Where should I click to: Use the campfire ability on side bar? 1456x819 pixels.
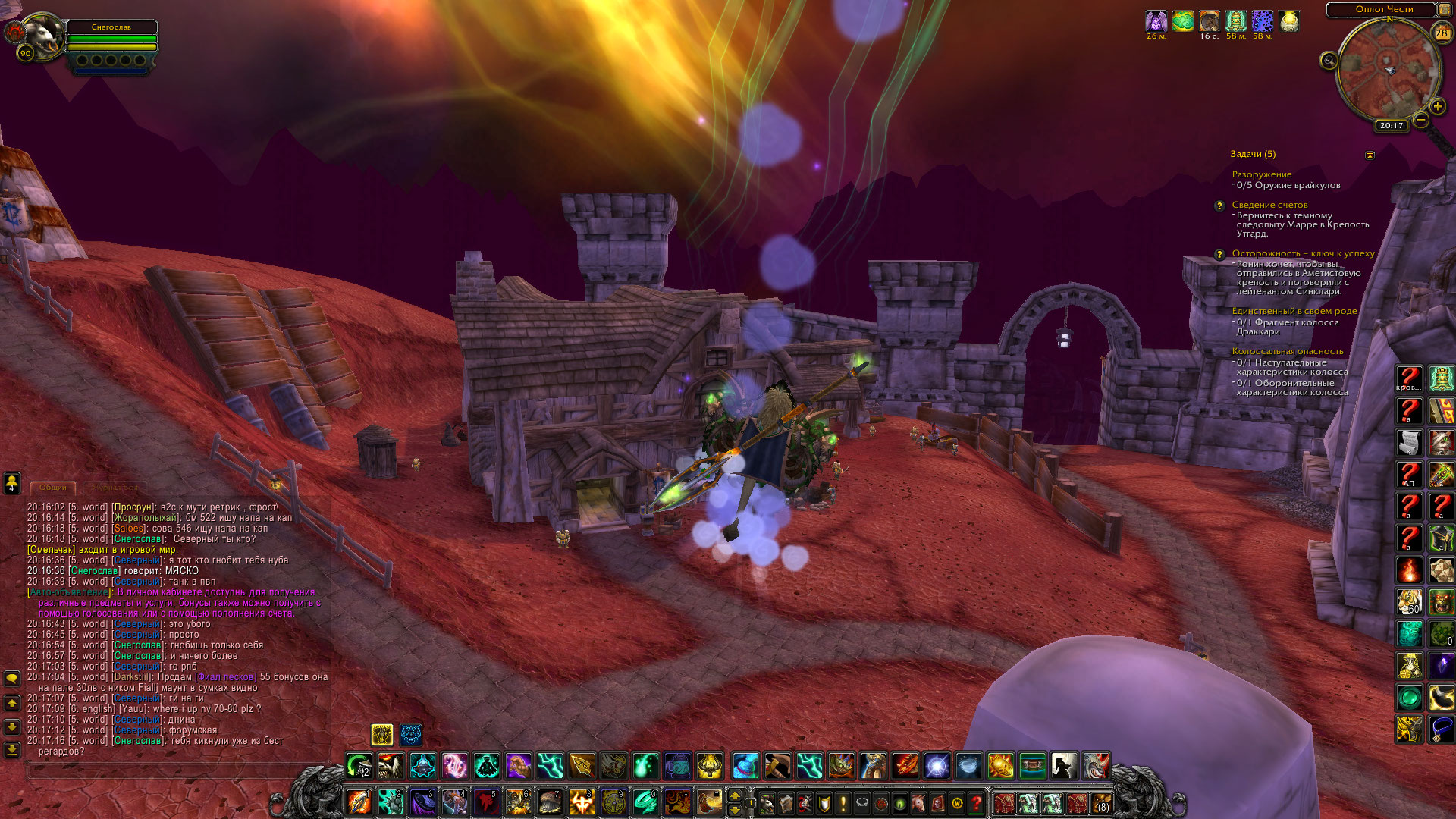[1410, 570]
